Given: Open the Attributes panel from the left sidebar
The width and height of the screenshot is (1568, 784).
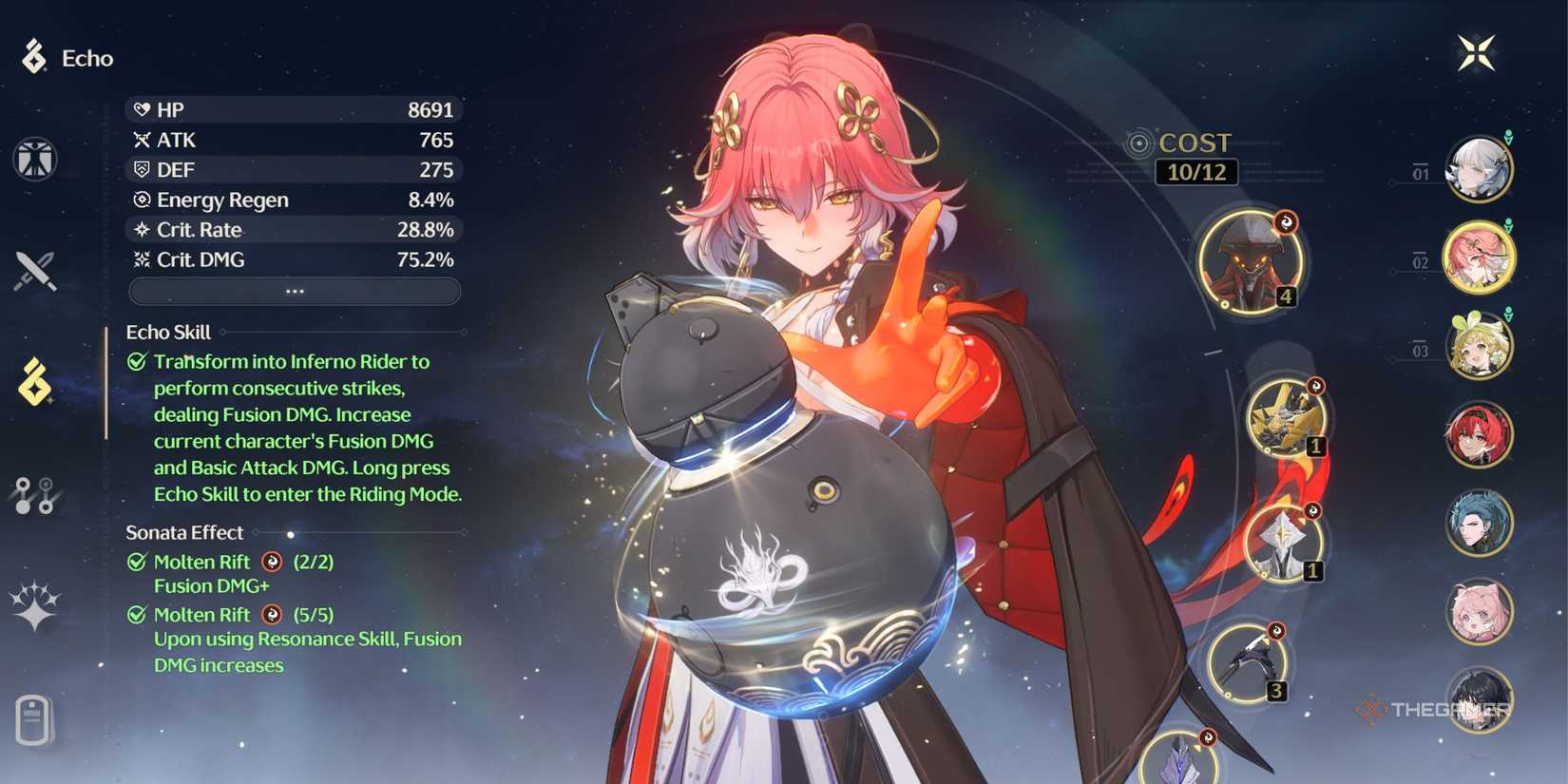Looking at the screenshot, I should click(x=38, y=159).
